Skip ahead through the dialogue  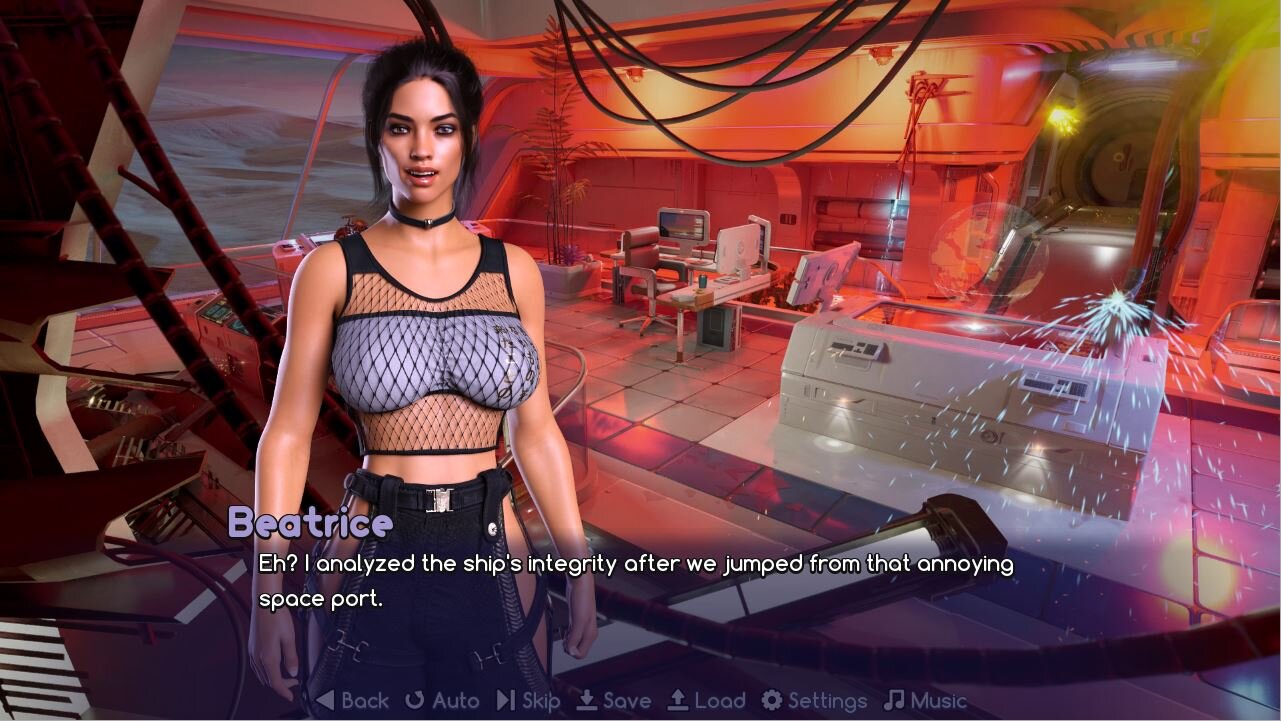pyautogui.click(x=529, y=701)
